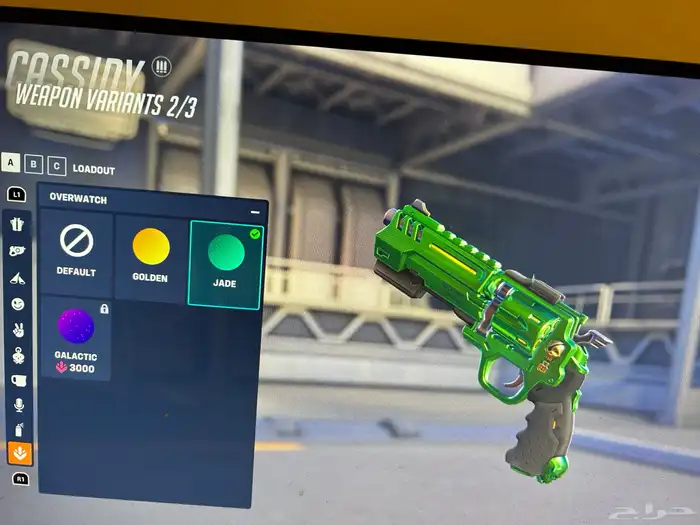Open the spray can category
The image size is (700, 525).
coord(18,431)
